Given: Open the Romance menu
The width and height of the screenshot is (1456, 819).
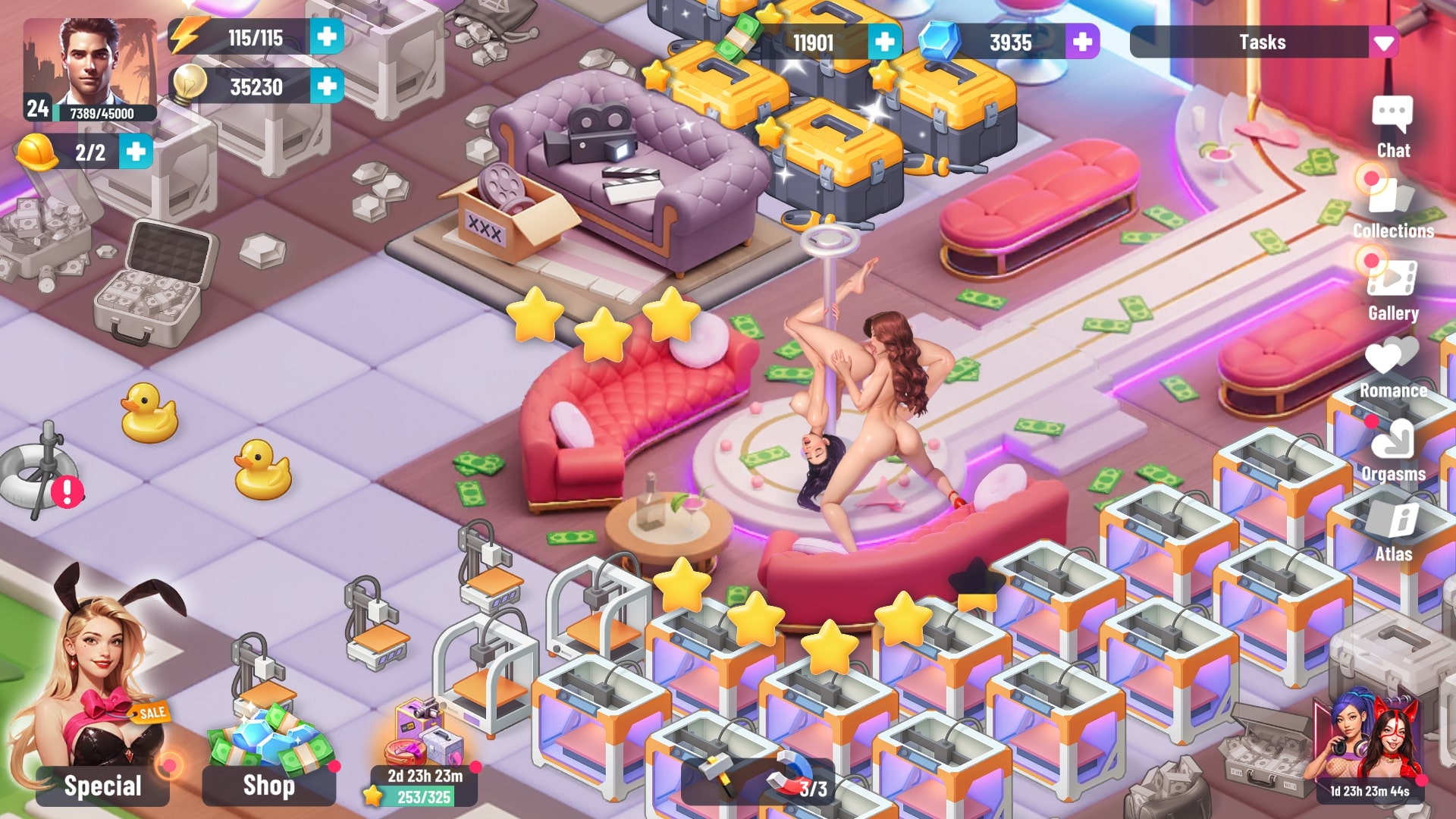Looking at the screenshot, I should (1392, 369).
